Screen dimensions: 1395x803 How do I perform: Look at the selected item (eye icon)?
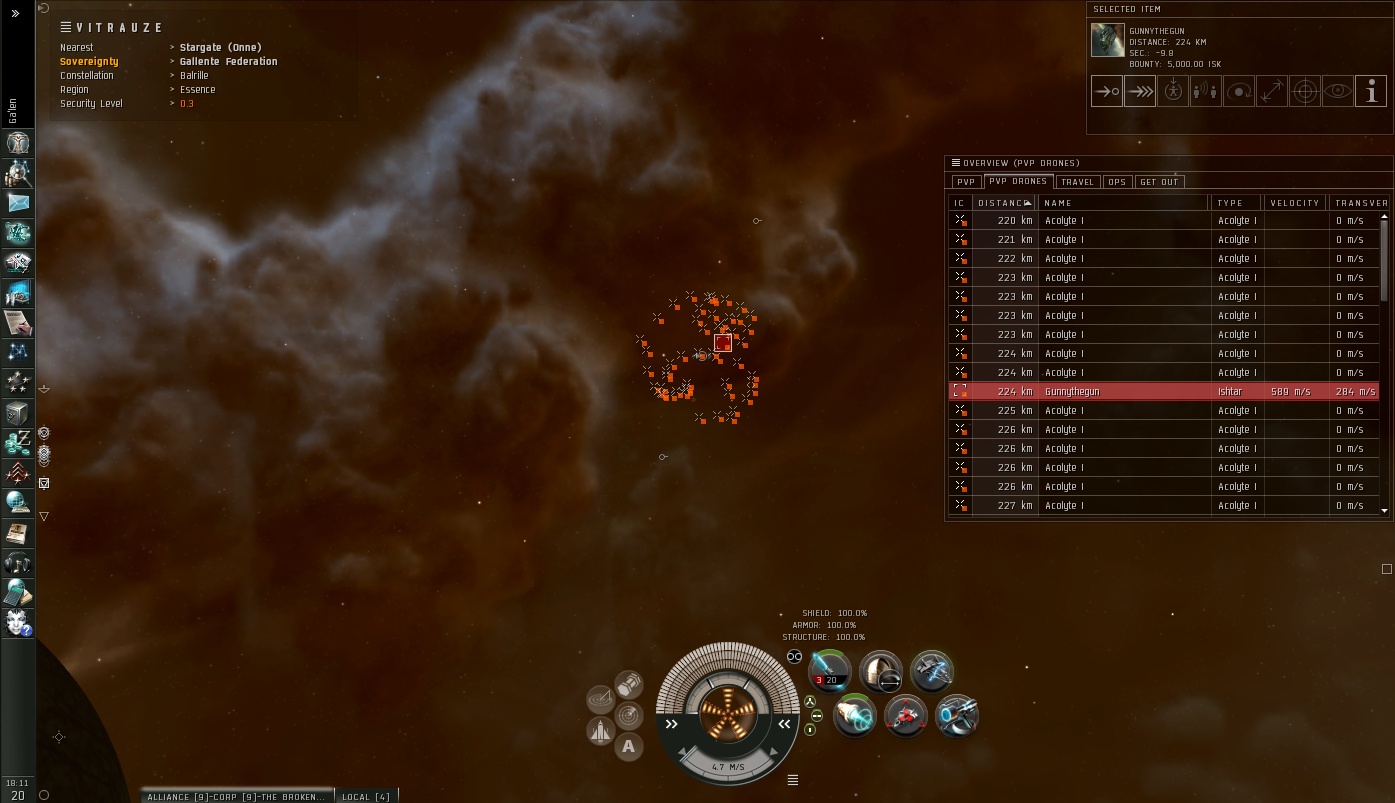[1338, 92]
